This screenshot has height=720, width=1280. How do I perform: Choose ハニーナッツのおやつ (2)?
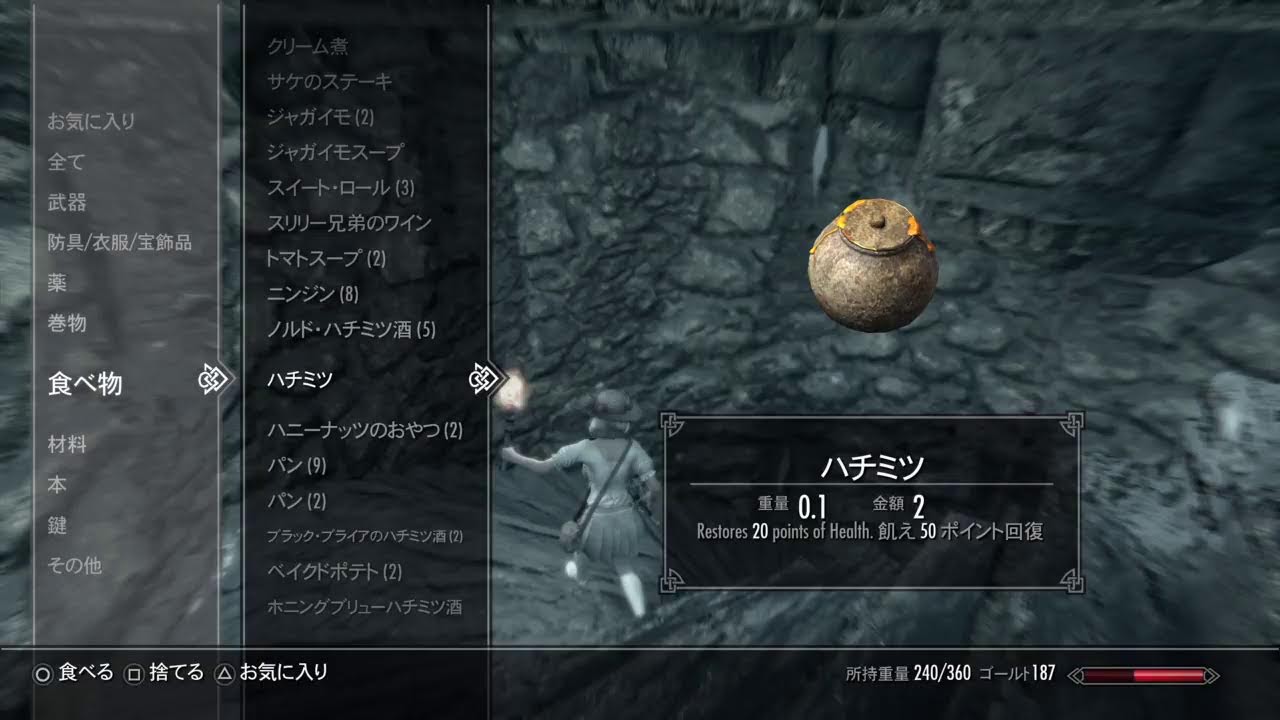click(365, 431)
